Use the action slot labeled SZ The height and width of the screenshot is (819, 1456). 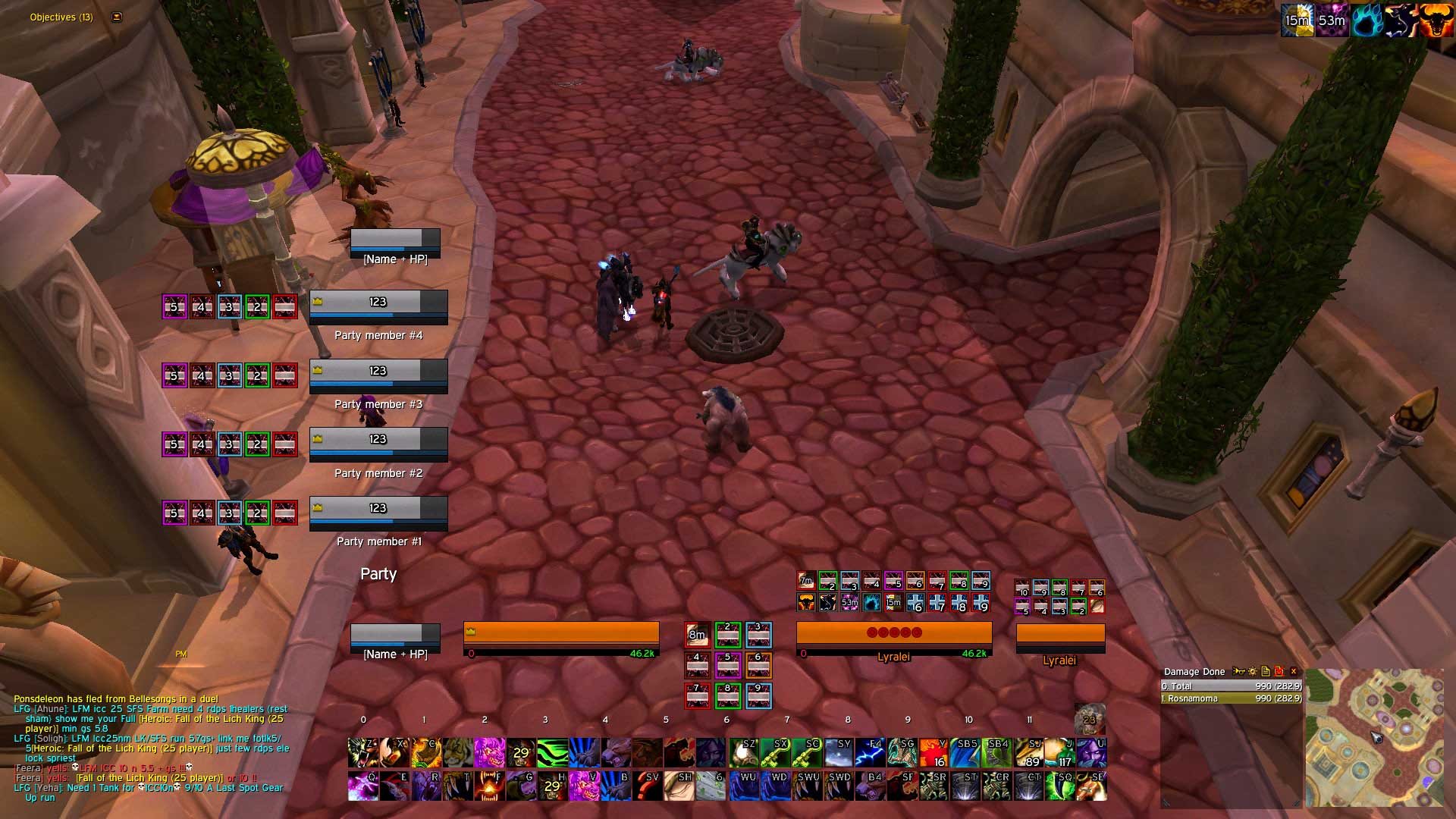[x=743, y=753]
